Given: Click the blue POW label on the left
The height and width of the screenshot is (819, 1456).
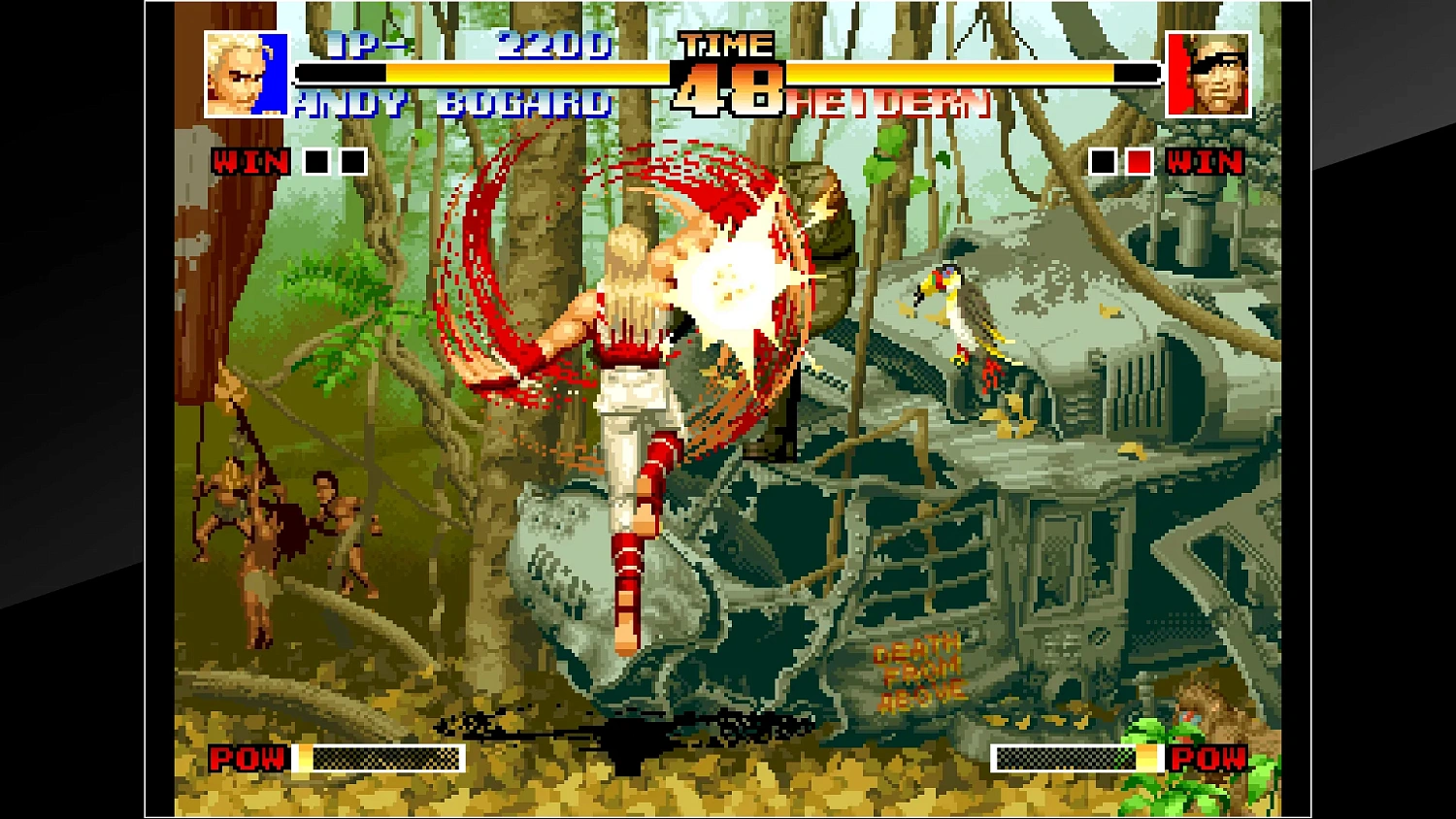Looking at the screenshot, I should 246,760.
